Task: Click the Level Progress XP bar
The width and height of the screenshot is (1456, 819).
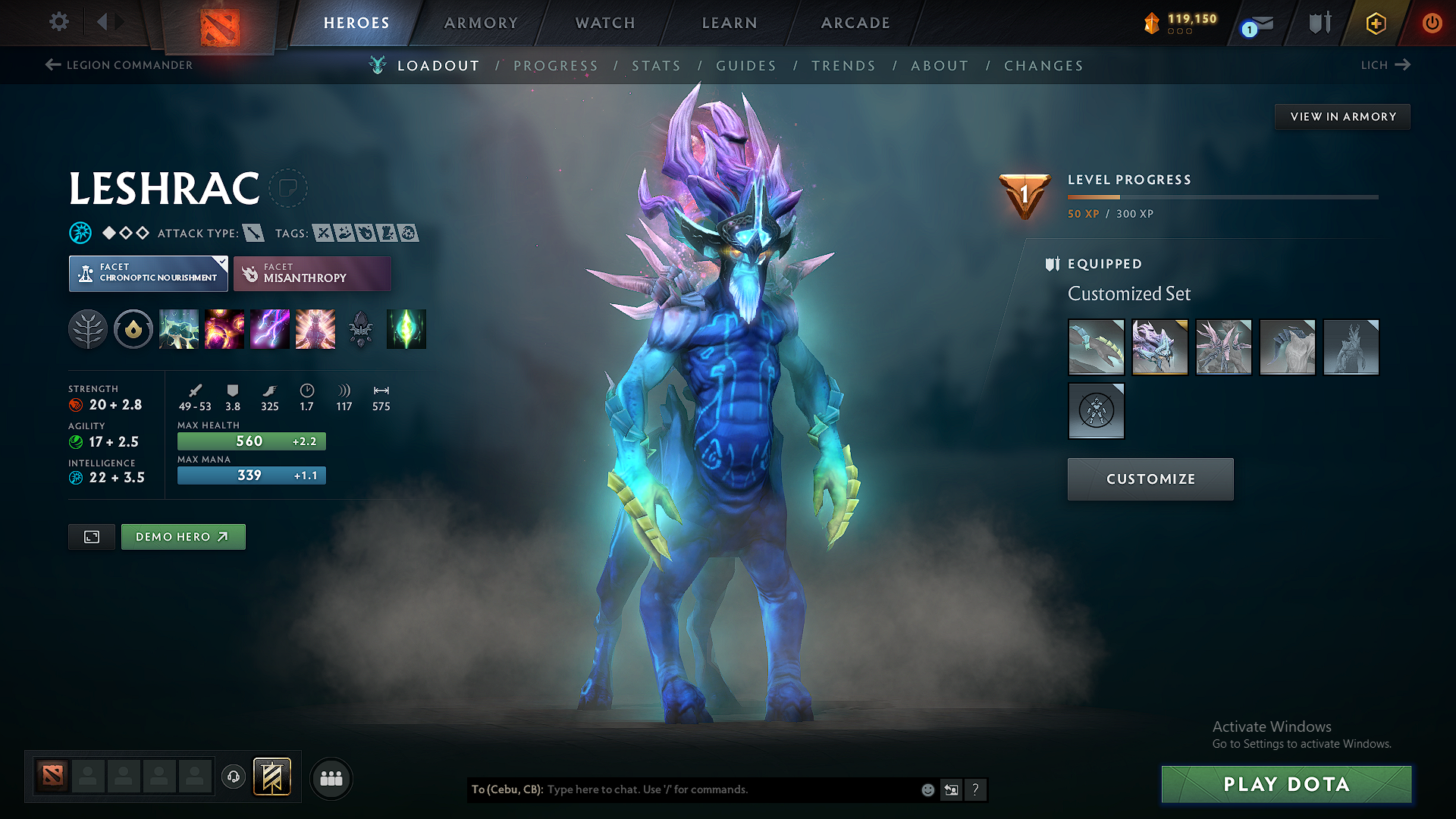Action: [1222, 197]
